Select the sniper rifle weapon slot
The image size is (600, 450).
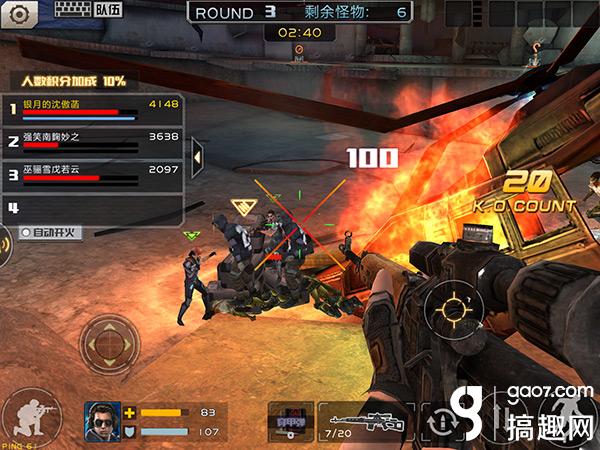pos(365,422)
